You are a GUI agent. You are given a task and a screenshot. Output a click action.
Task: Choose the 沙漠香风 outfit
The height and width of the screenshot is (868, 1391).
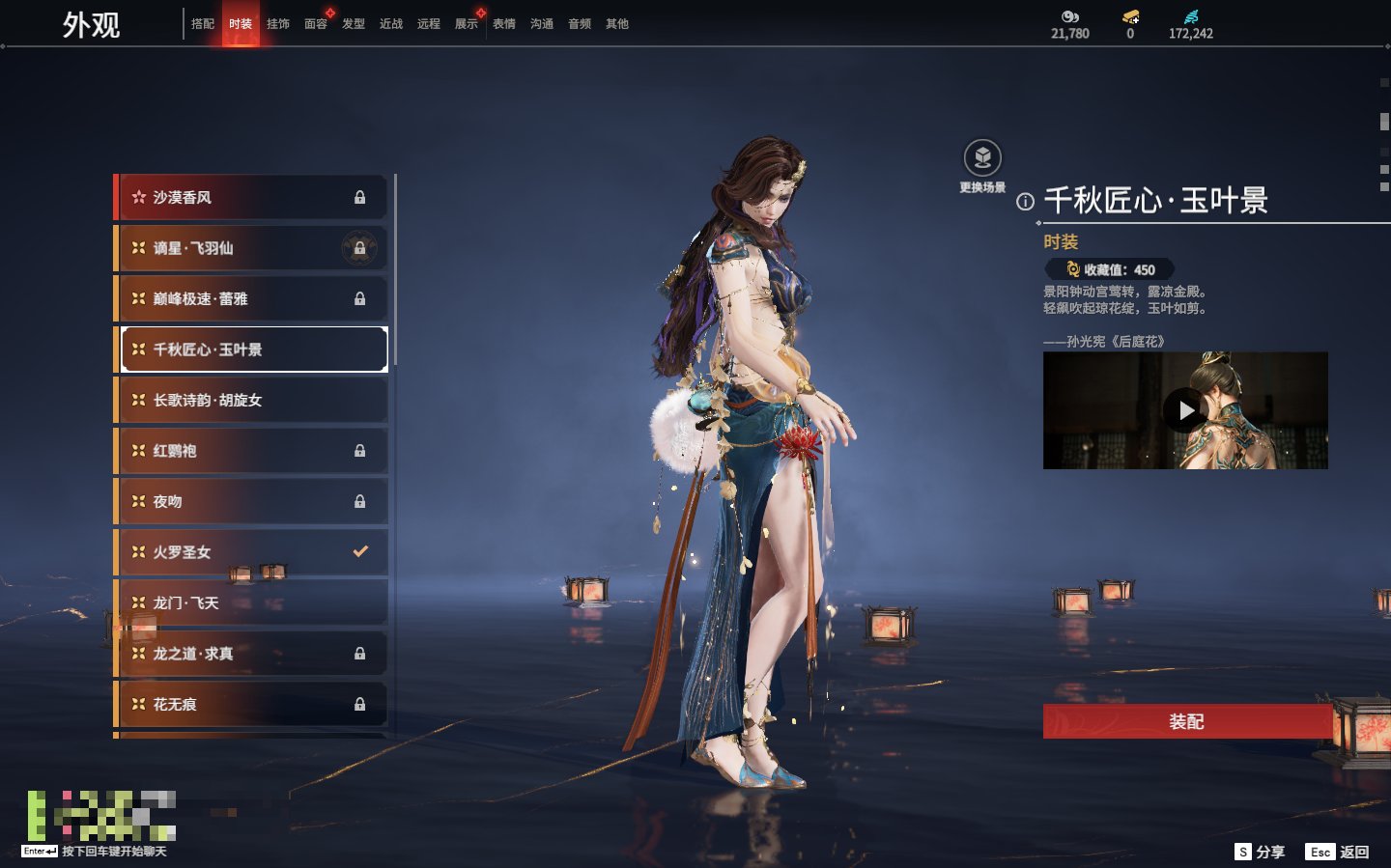[251, 198]
